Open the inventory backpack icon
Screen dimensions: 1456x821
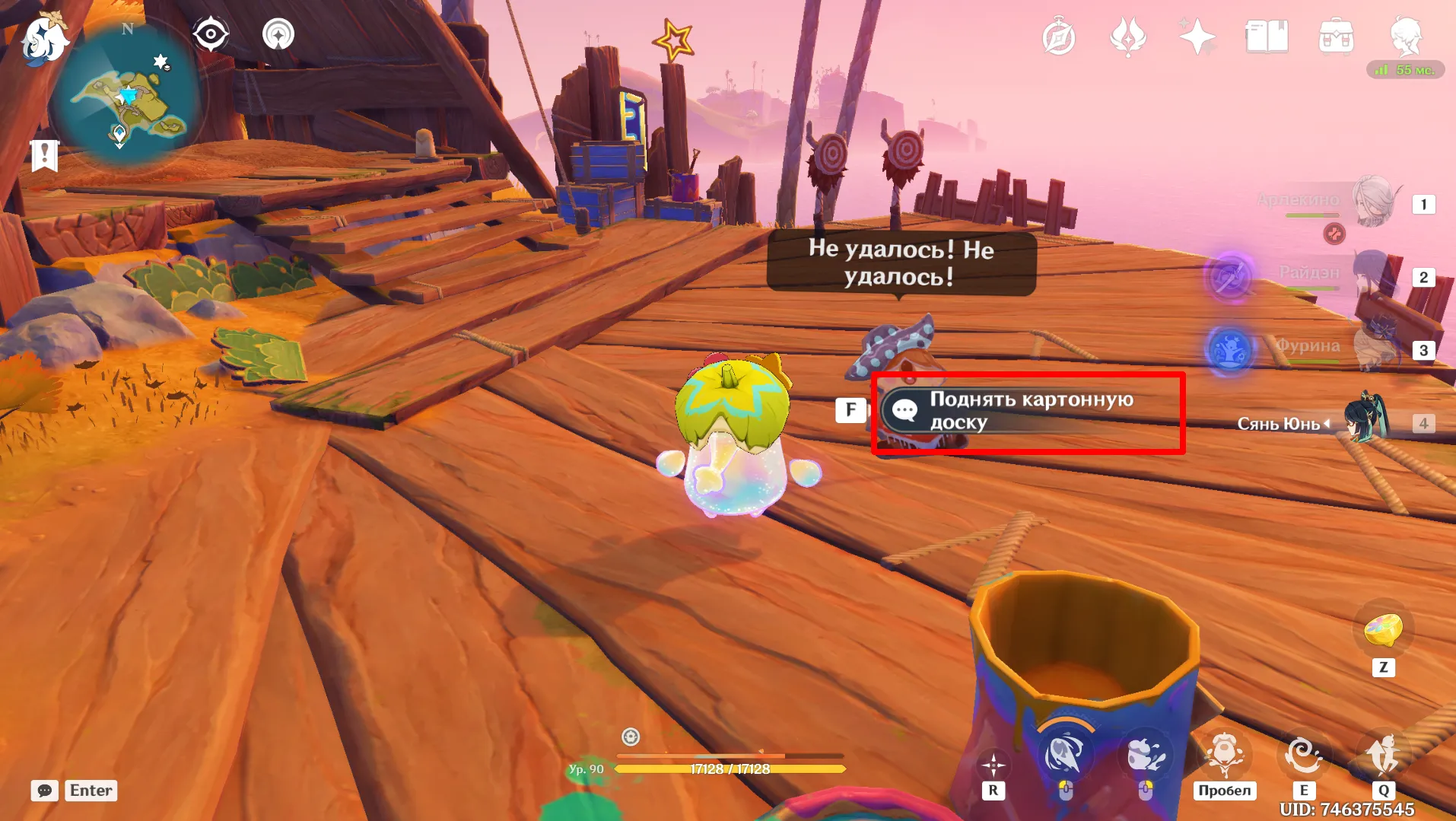(x=1336, y=37)
